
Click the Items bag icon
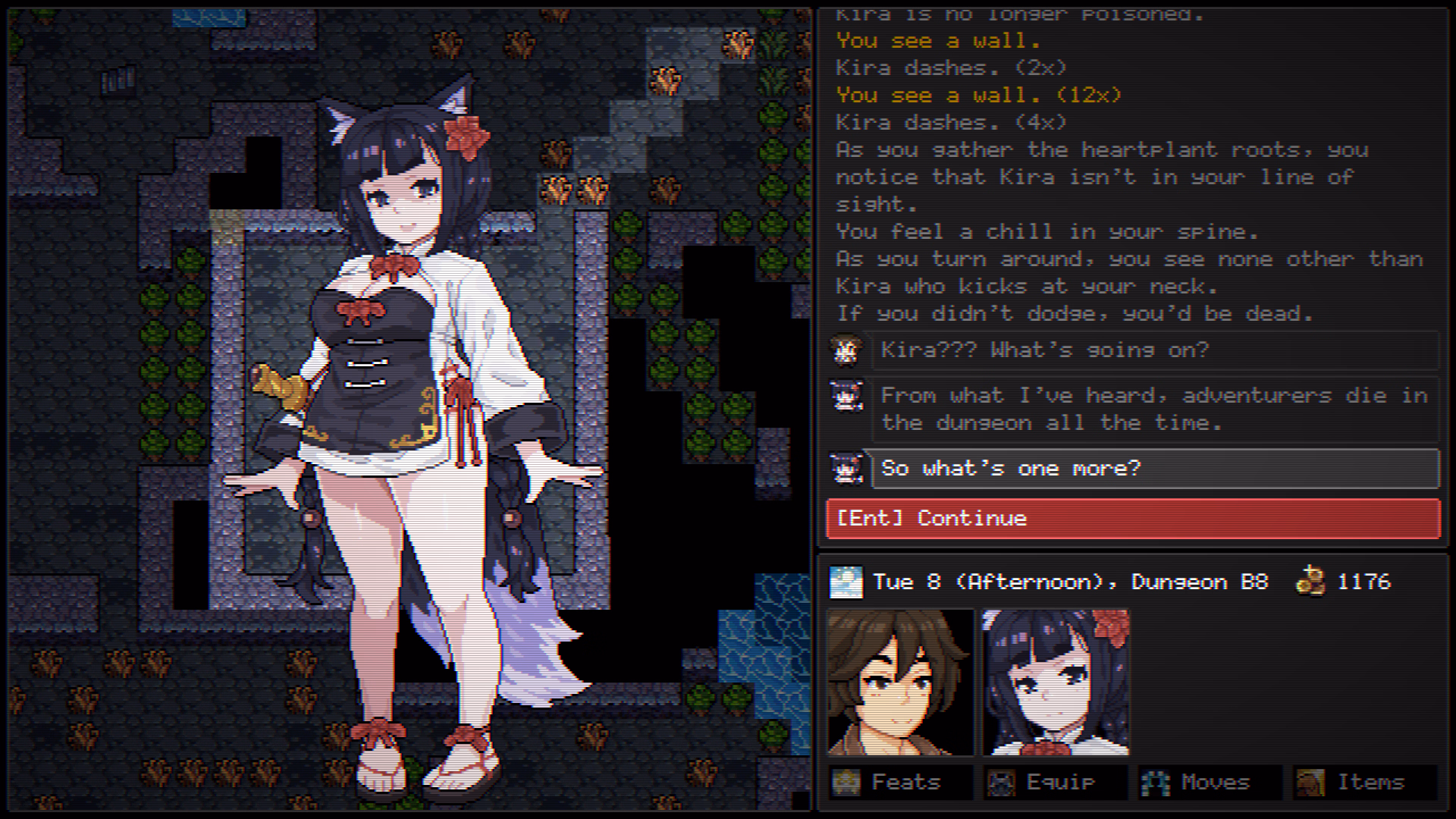[x=1312, y=782]
